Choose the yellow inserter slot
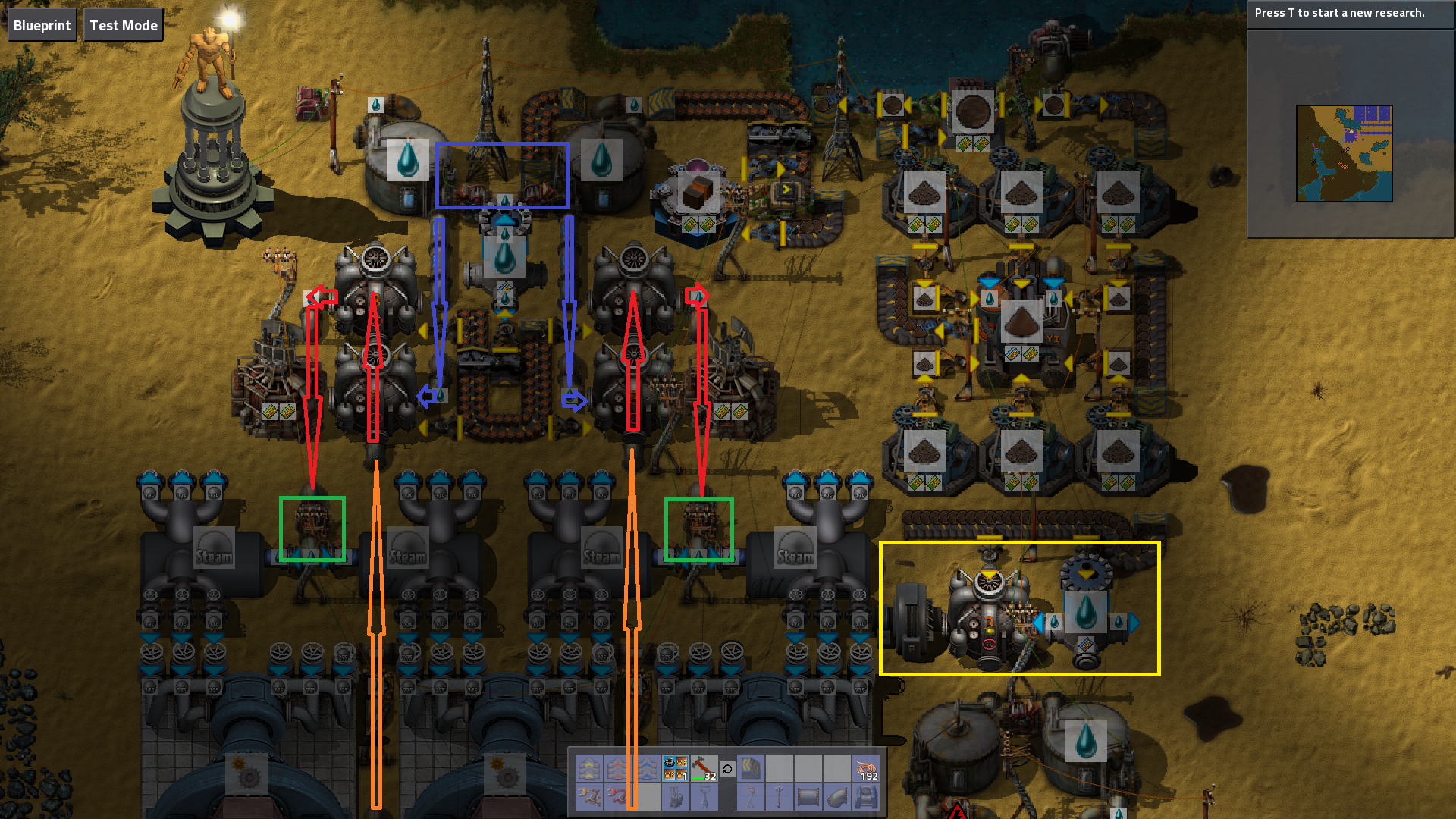This screenshot has width=1456, height=819. (588, 797)
